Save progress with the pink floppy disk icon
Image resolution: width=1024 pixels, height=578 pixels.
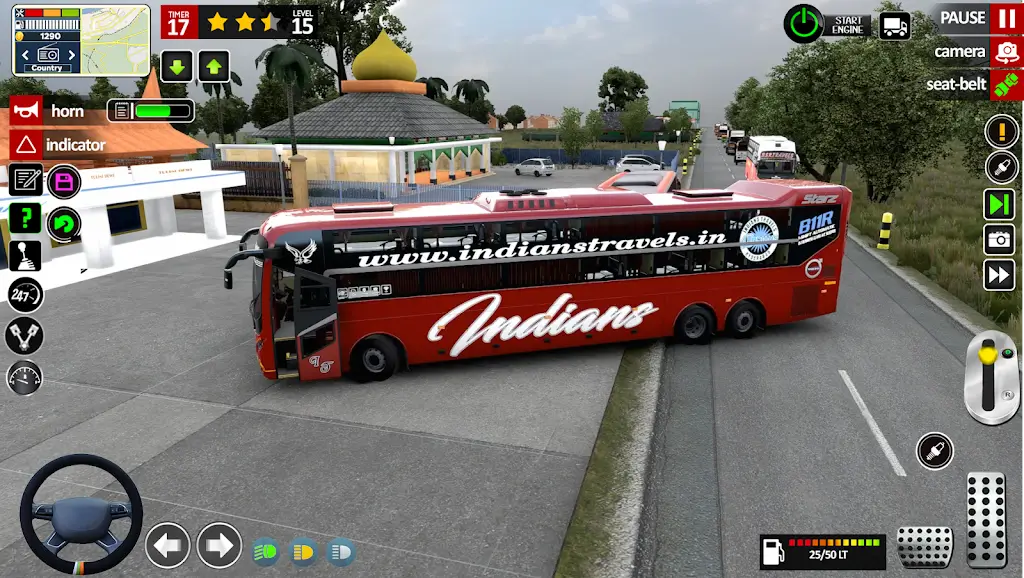tap(65, 182)
